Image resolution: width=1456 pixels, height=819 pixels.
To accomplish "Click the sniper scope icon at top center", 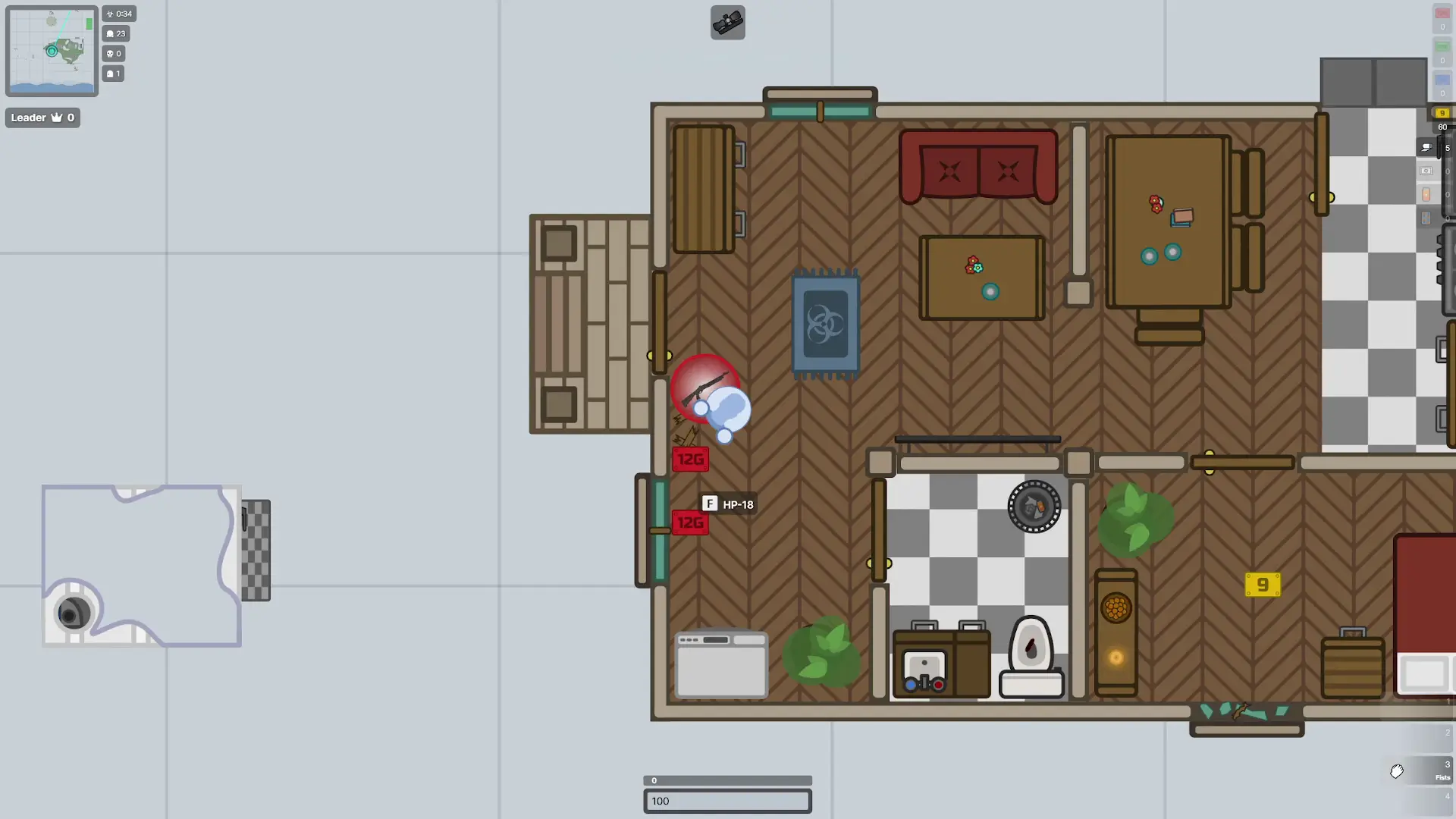I will coord(727,22).
